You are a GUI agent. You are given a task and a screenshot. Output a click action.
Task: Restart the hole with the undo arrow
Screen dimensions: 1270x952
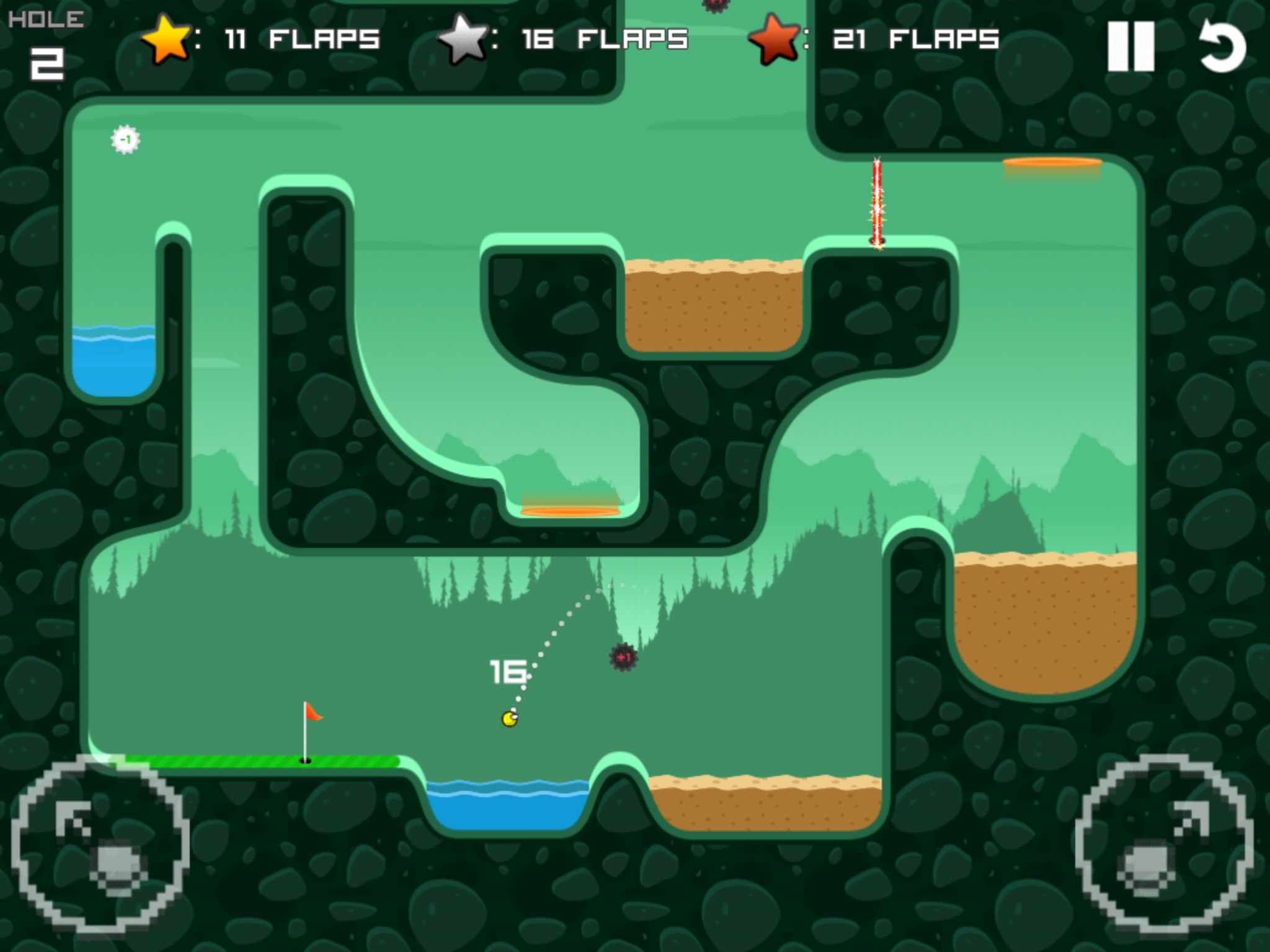tap(1222, 46)
